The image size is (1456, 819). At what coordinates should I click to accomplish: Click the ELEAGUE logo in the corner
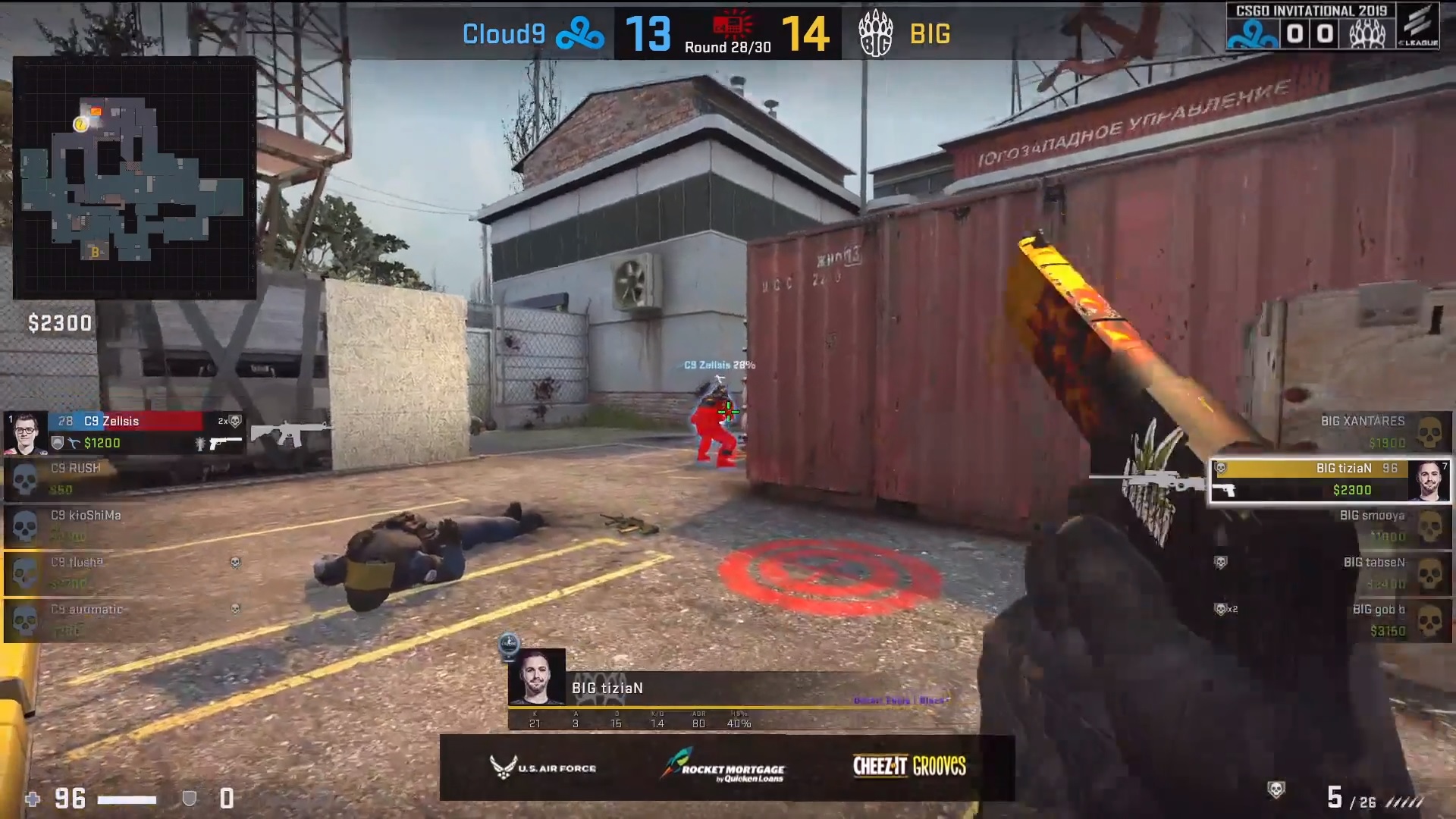click(x=1417, y=27)
